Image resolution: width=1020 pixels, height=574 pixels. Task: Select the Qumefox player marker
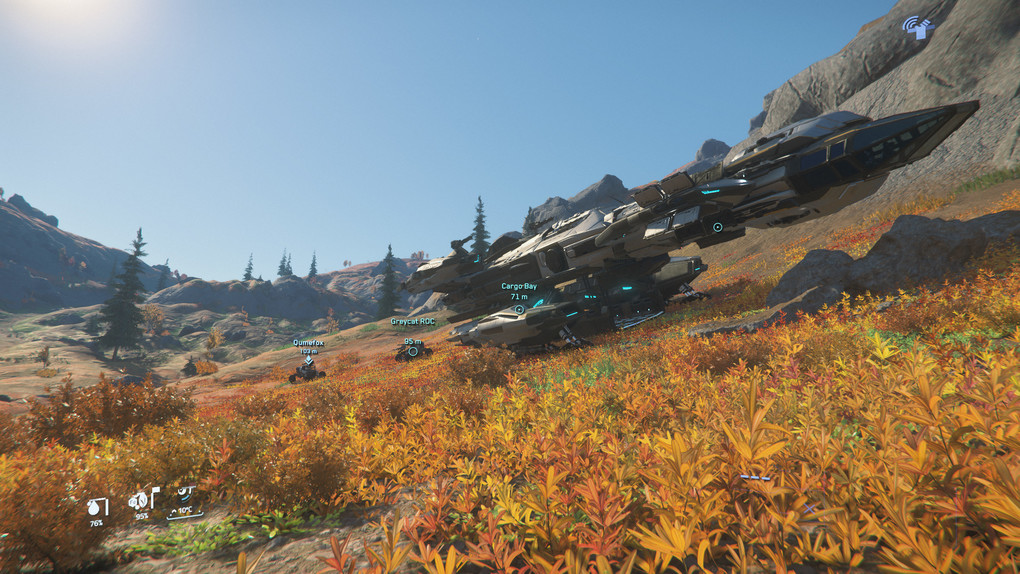(x=308, y=360)
